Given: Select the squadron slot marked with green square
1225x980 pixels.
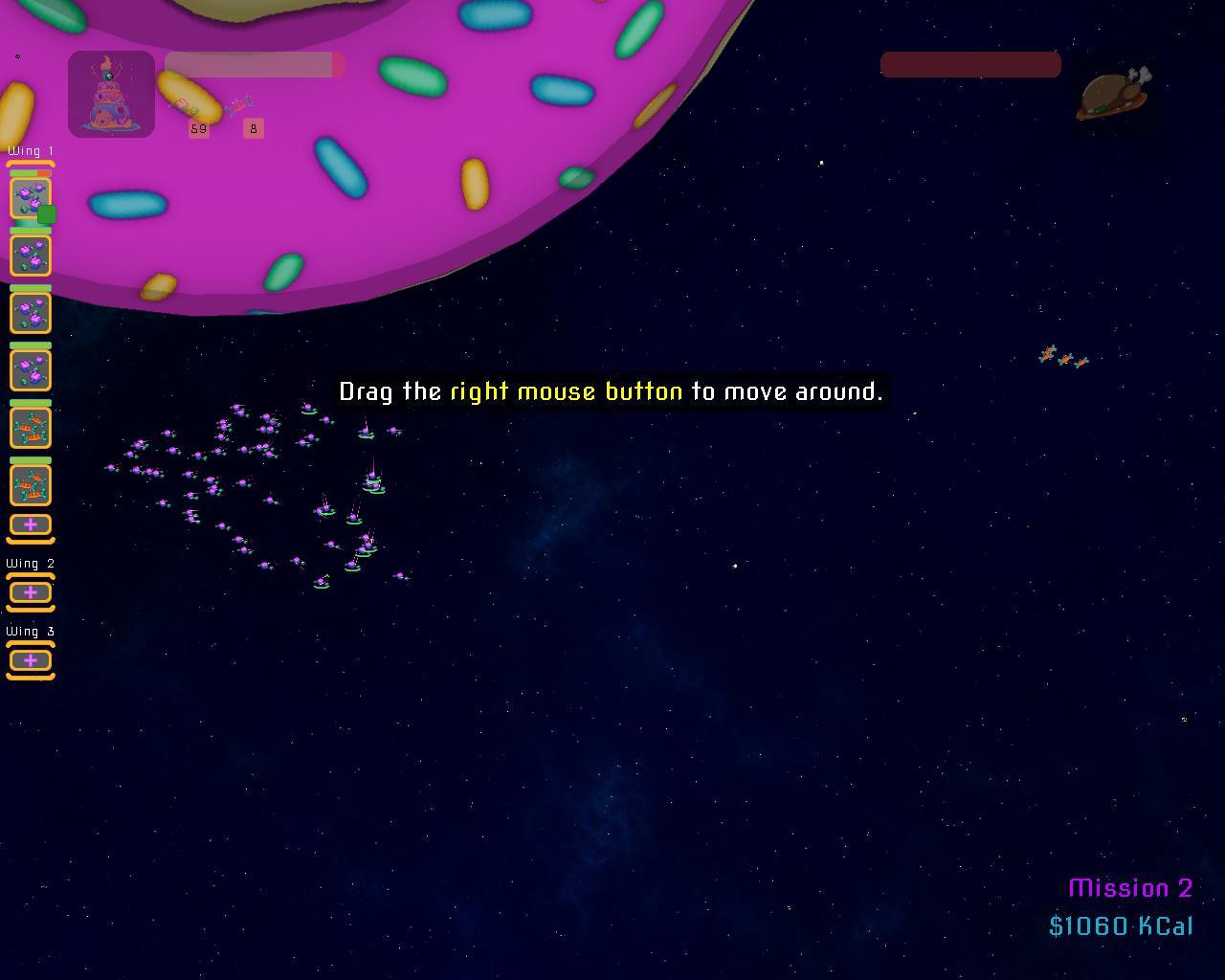Looking at the screenshot, I should [x=31, y=198].
